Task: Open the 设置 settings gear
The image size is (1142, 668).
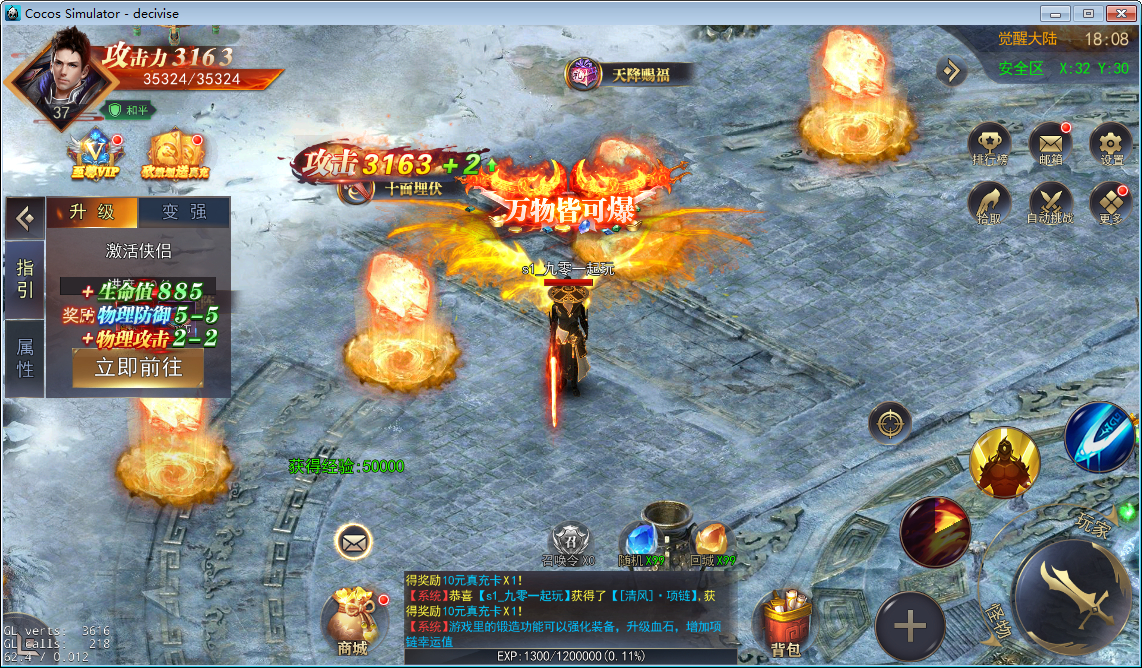Action: (x=1110, y=144)
